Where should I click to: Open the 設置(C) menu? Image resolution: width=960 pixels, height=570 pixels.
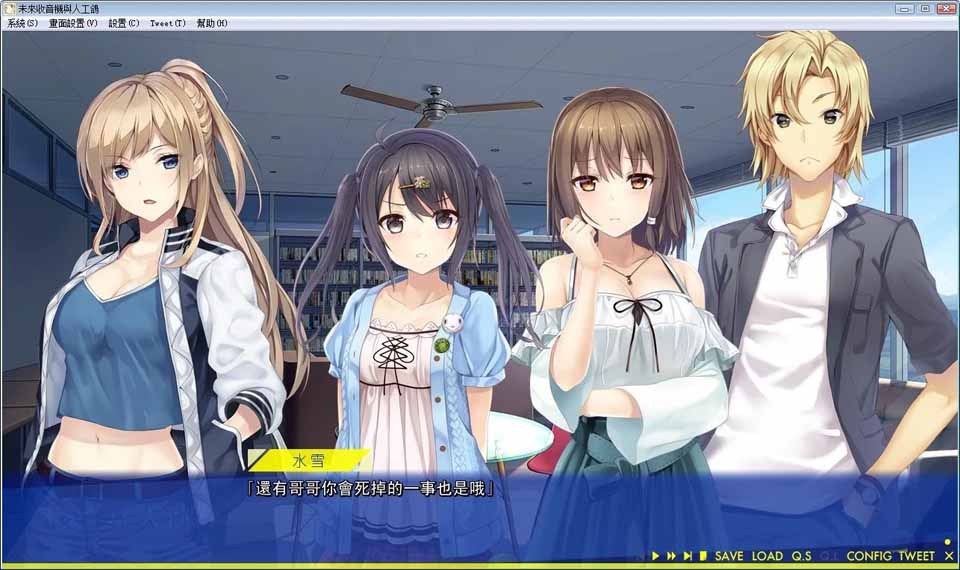pyautogui.click(x=124, y=23)
